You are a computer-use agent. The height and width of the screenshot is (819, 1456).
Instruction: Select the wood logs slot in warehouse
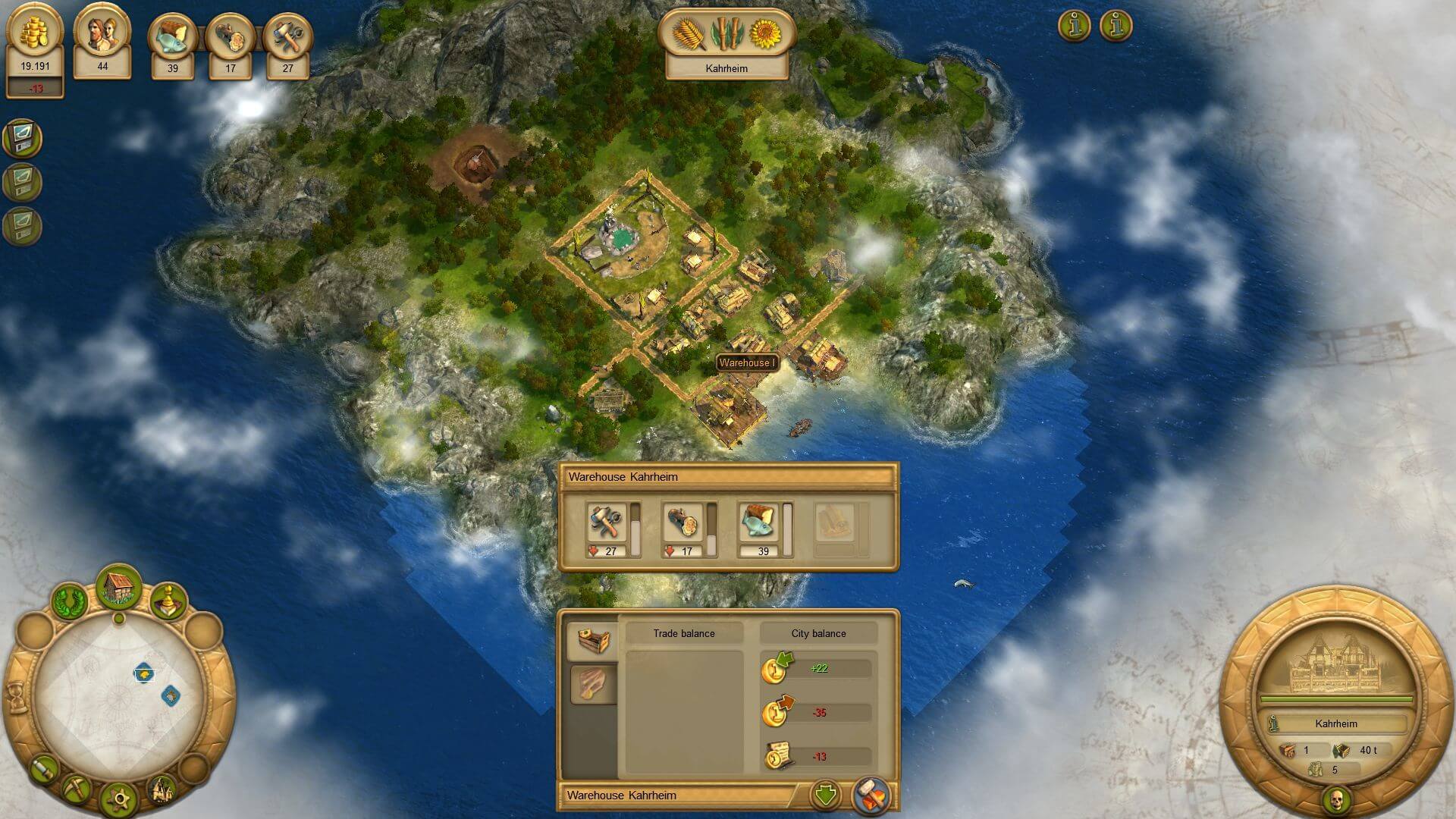(682, 522)
